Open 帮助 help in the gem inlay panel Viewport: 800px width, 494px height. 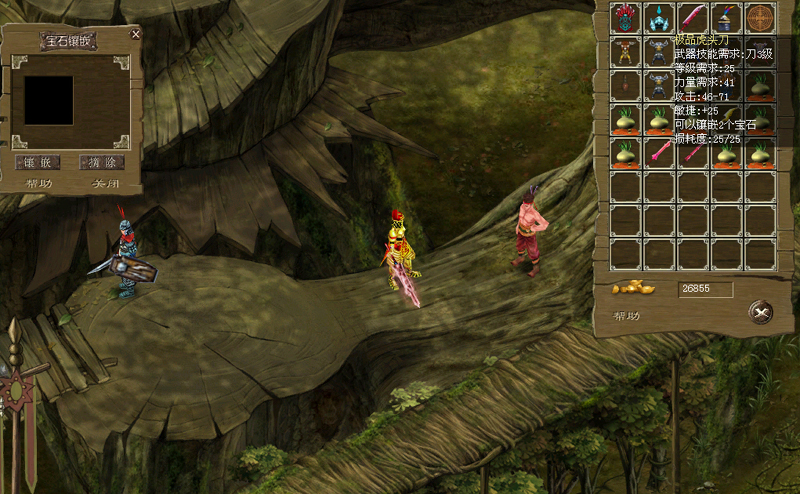[39, 184]
